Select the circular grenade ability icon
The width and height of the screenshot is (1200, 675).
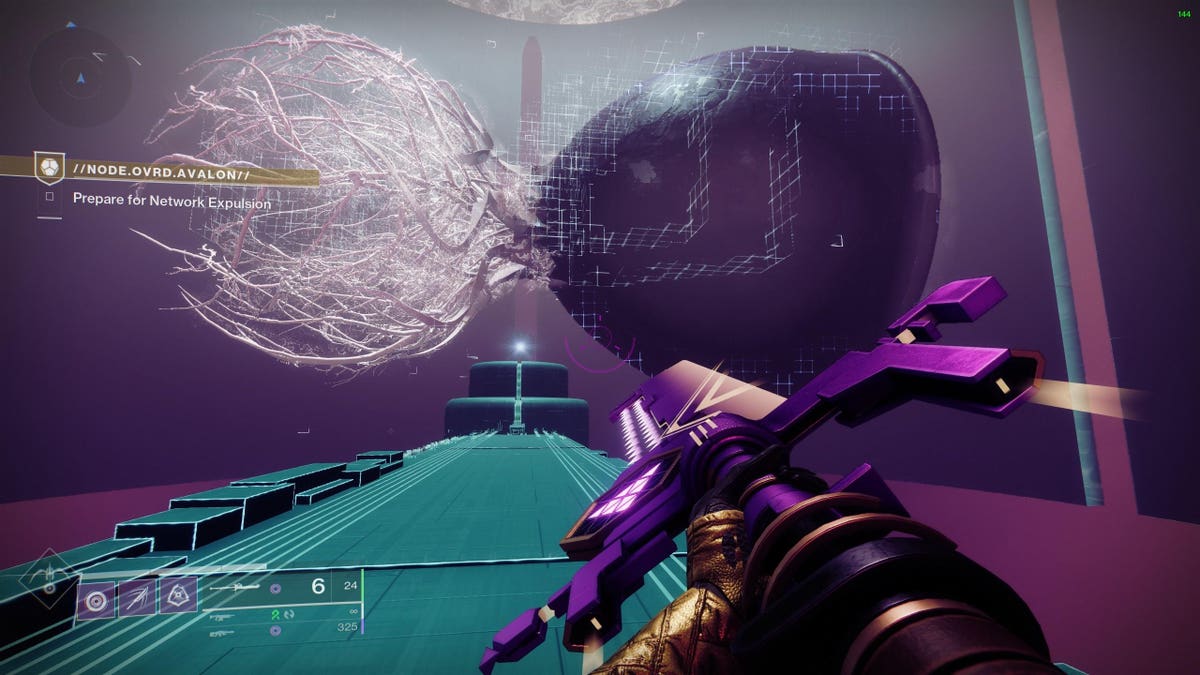tap(97, 597)
